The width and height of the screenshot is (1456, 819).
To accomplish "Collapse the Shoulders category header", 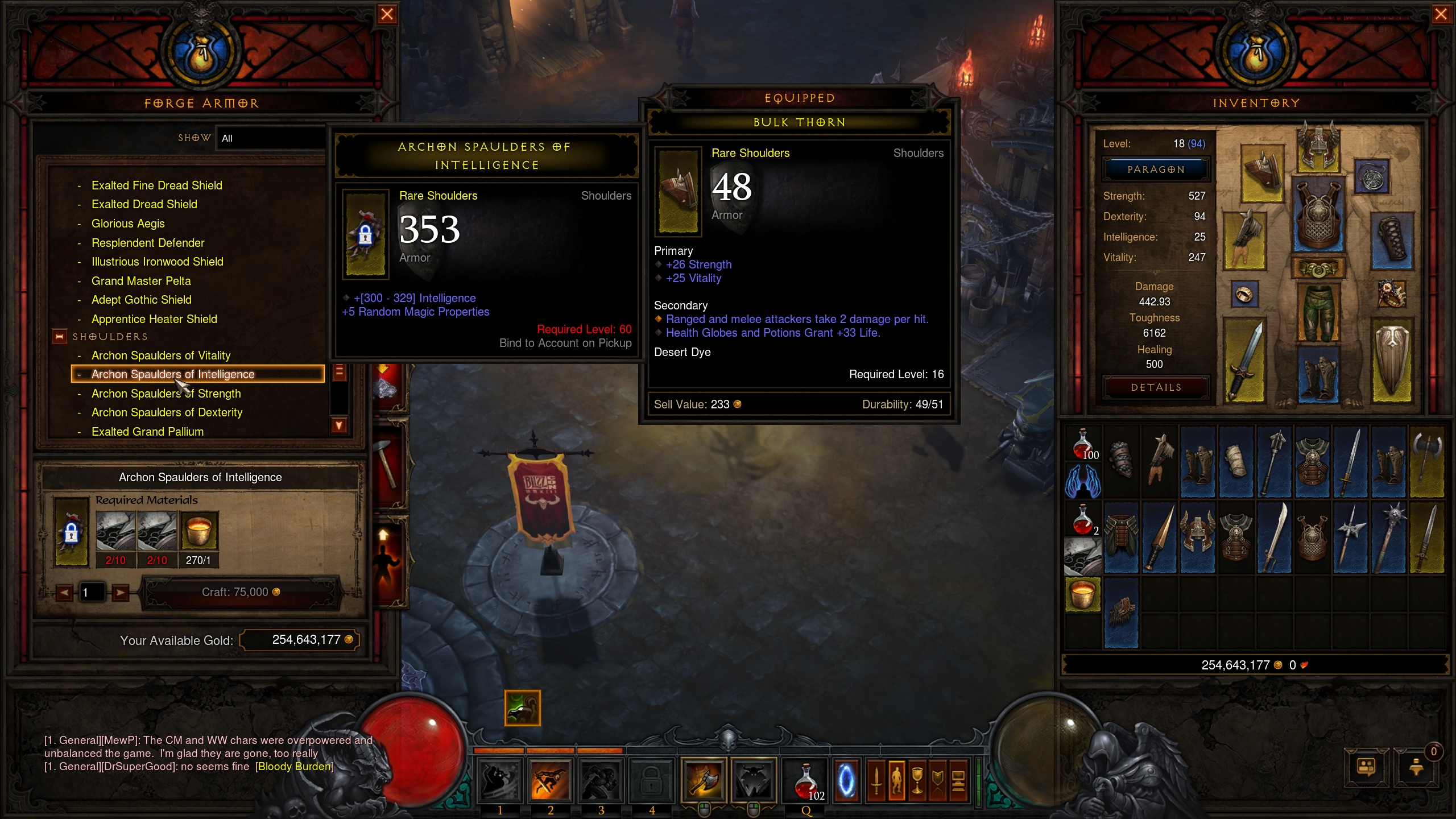I will [x=59, y=337].
